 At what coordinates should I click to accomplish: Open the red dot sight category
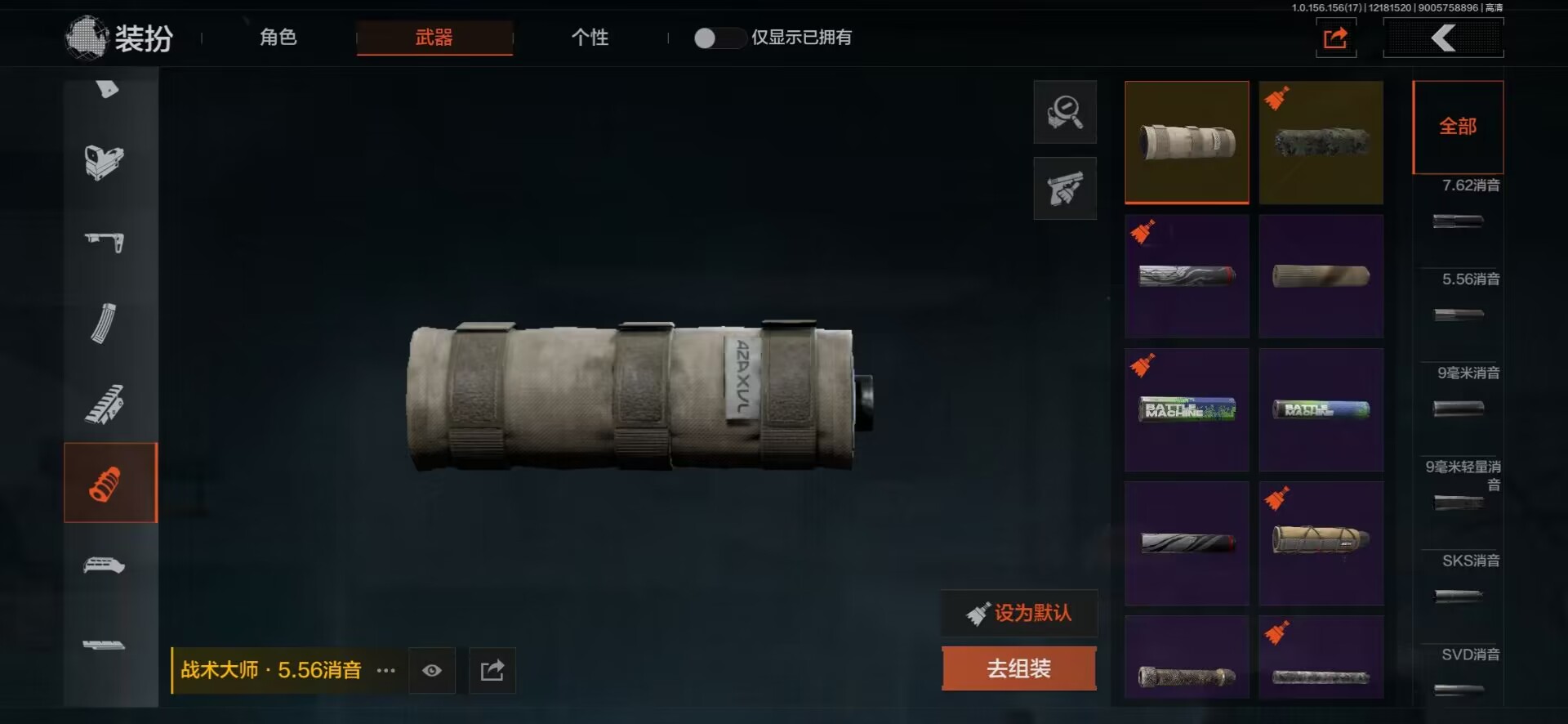click(x=104, y=162)
